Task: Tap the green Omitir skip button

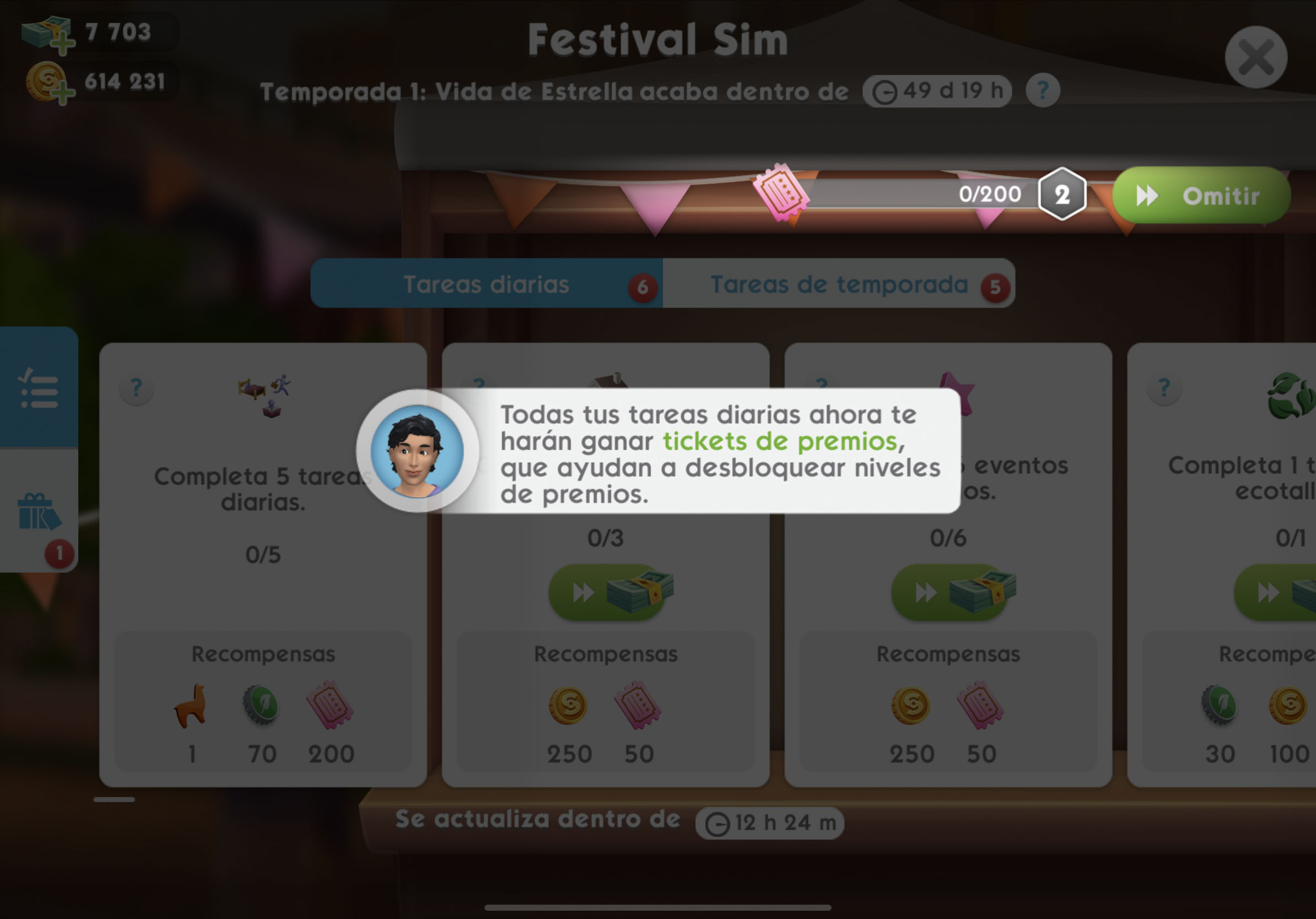Action: (1201, 196)
